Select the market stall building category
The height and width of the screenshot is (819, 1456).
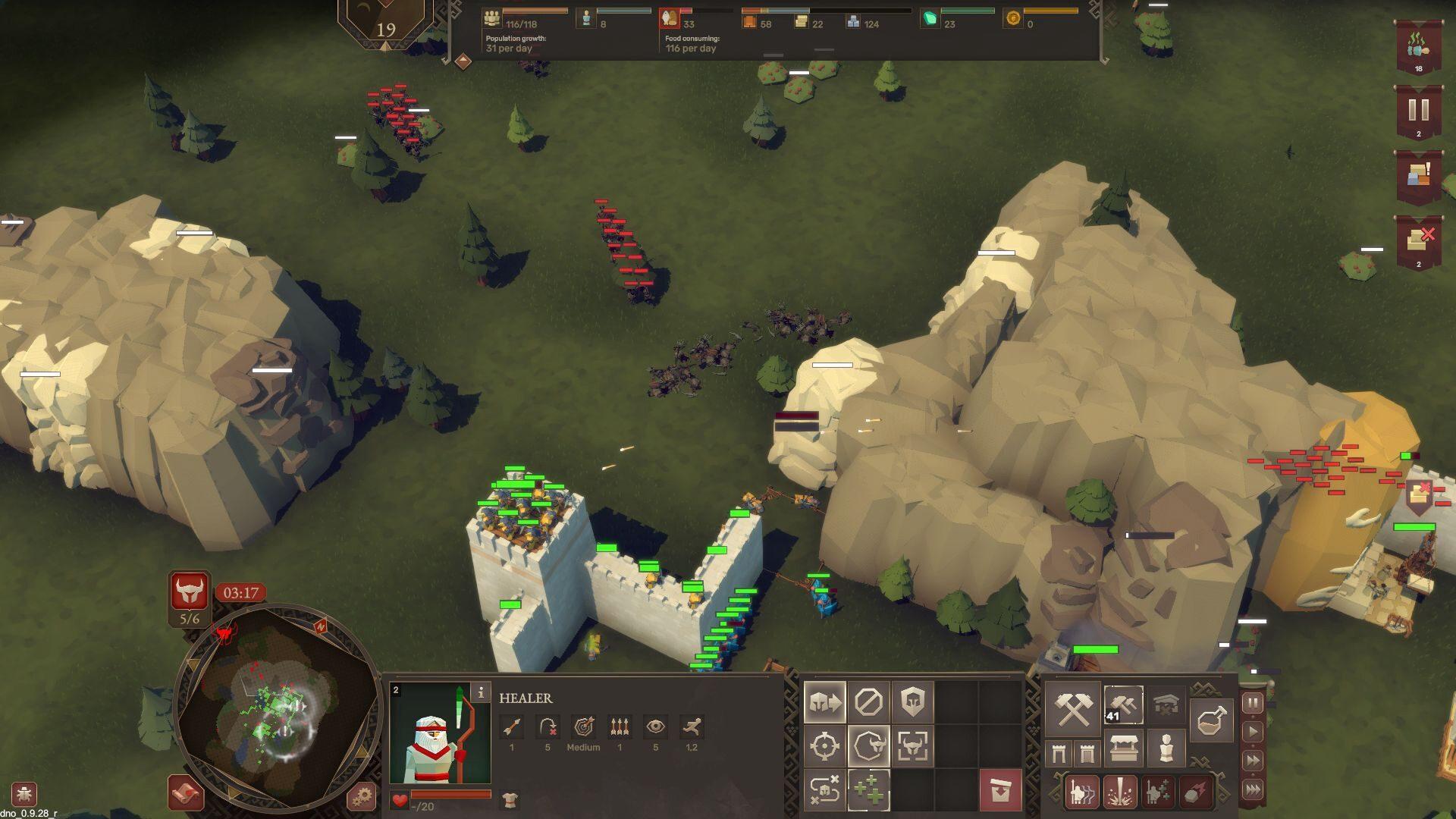tap(1123, 750)
